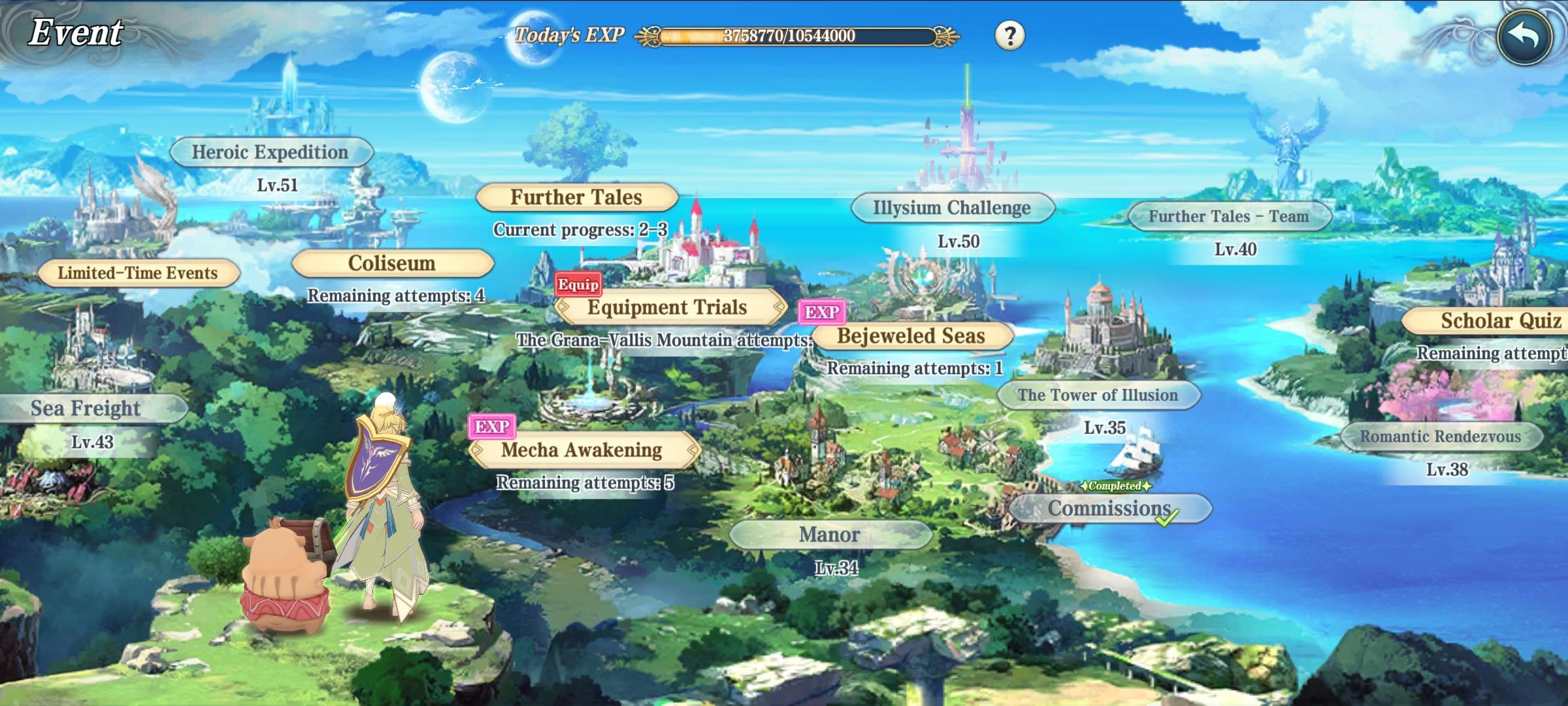Enter The Tower of Illusion

(x=1098, y=395)
